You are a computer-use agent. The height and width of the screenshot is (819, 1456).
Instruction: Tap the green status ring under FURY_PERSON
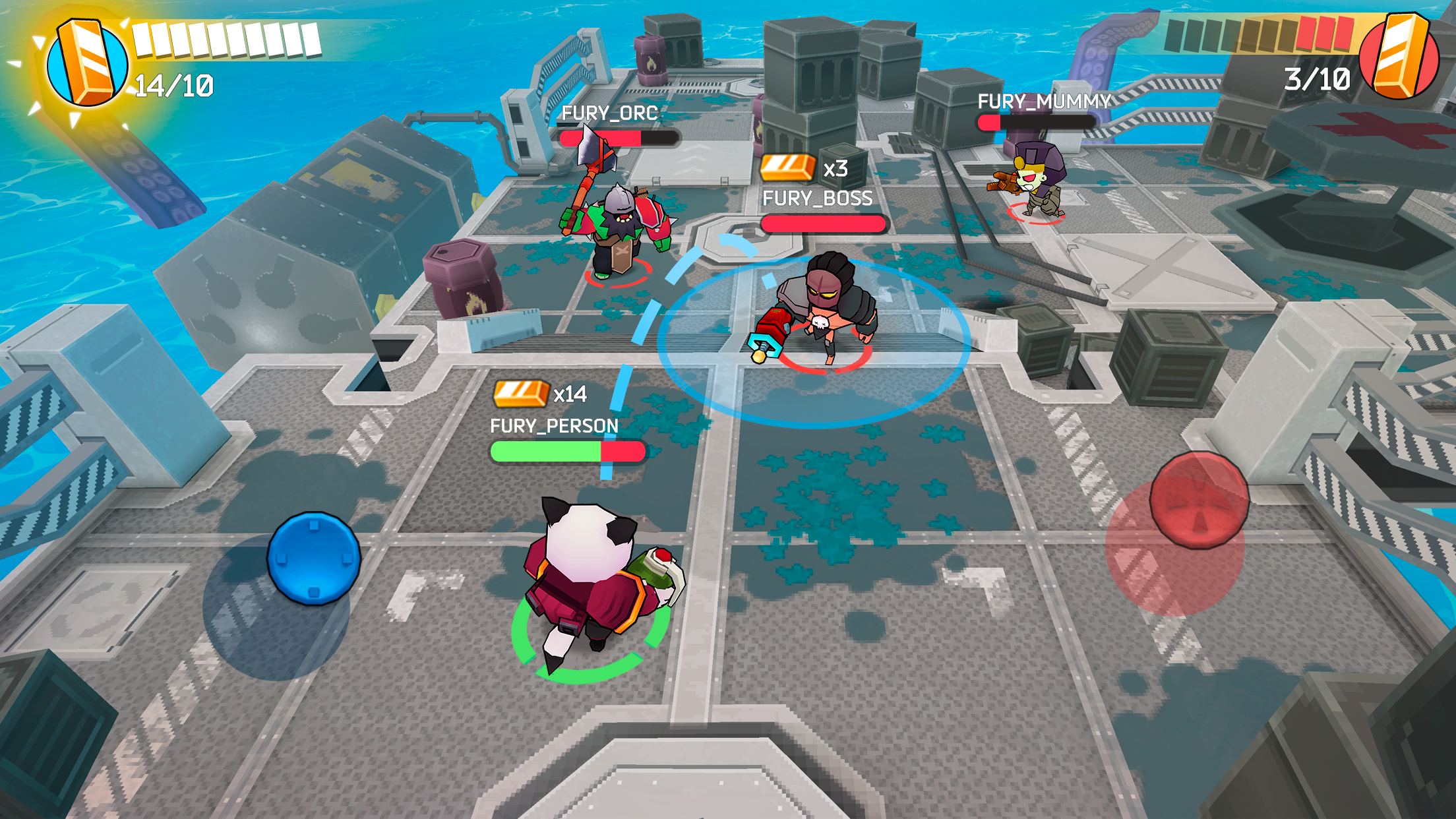pos(590,663)
